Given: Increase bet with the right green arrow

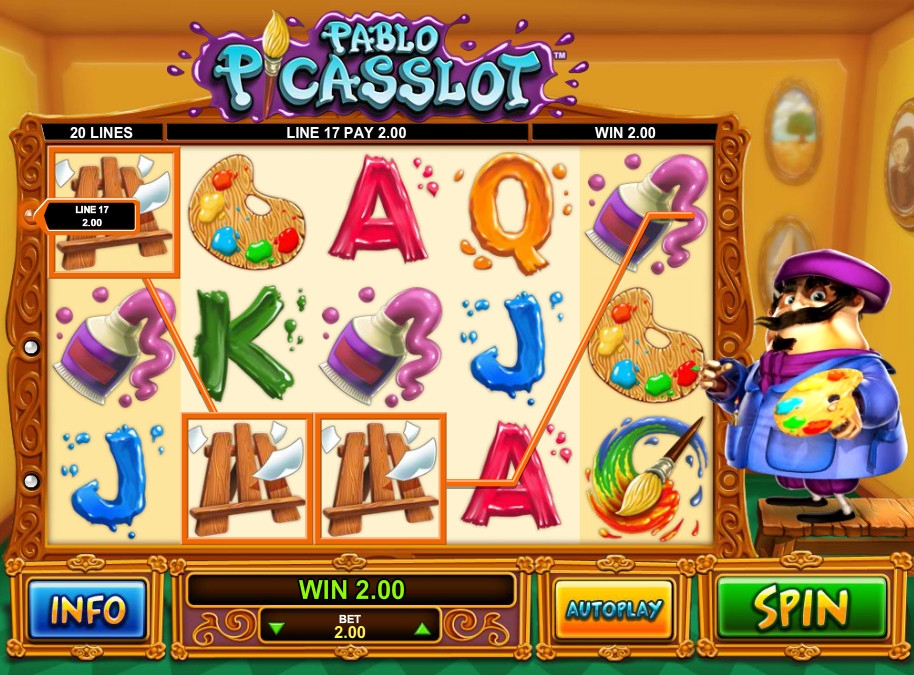Looking at the screenshot, I should [422, 630].
